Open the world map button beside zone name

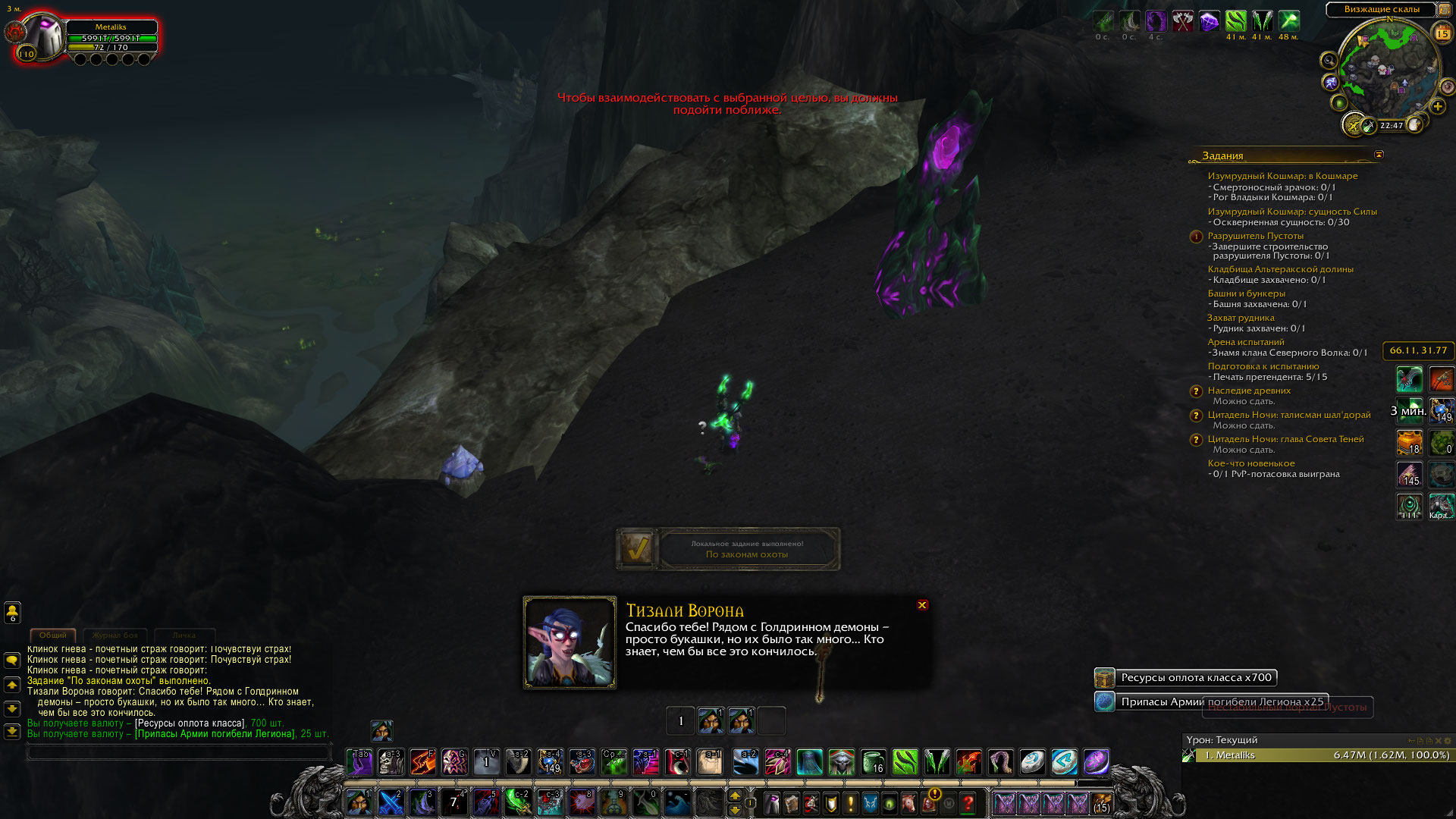click(1444, 10)
